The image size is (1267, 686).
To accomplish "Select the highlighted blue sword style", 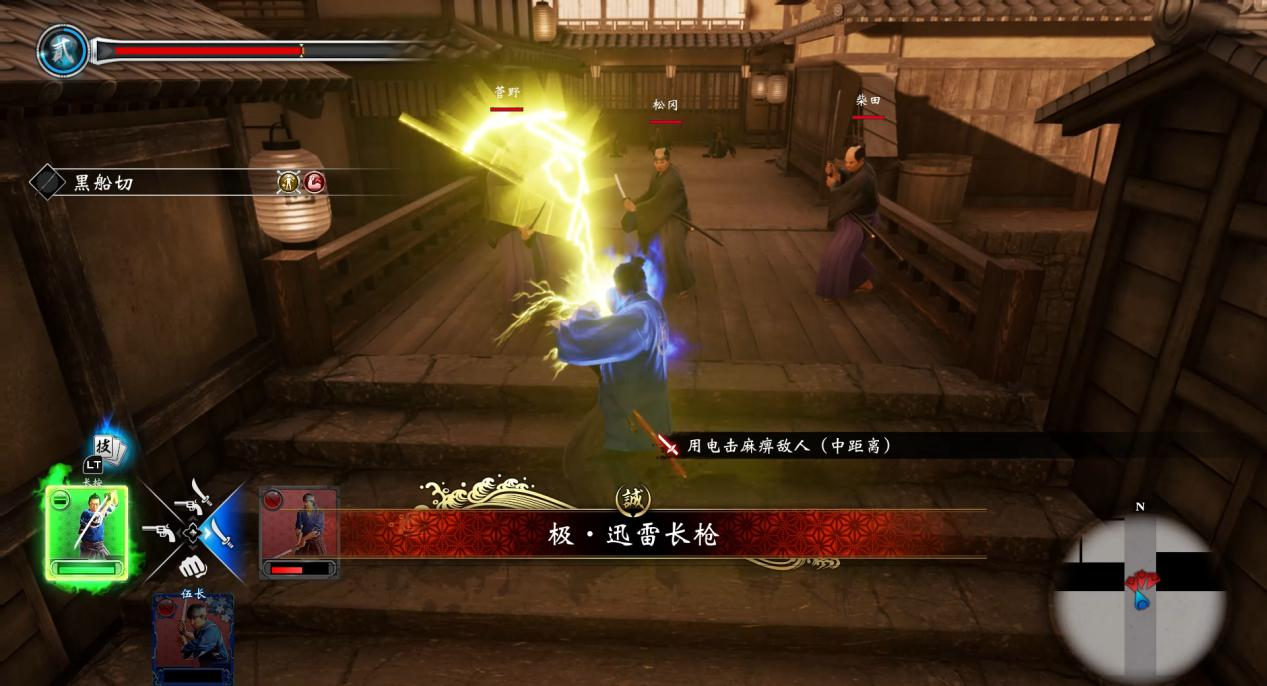I will tap(220, 533).
